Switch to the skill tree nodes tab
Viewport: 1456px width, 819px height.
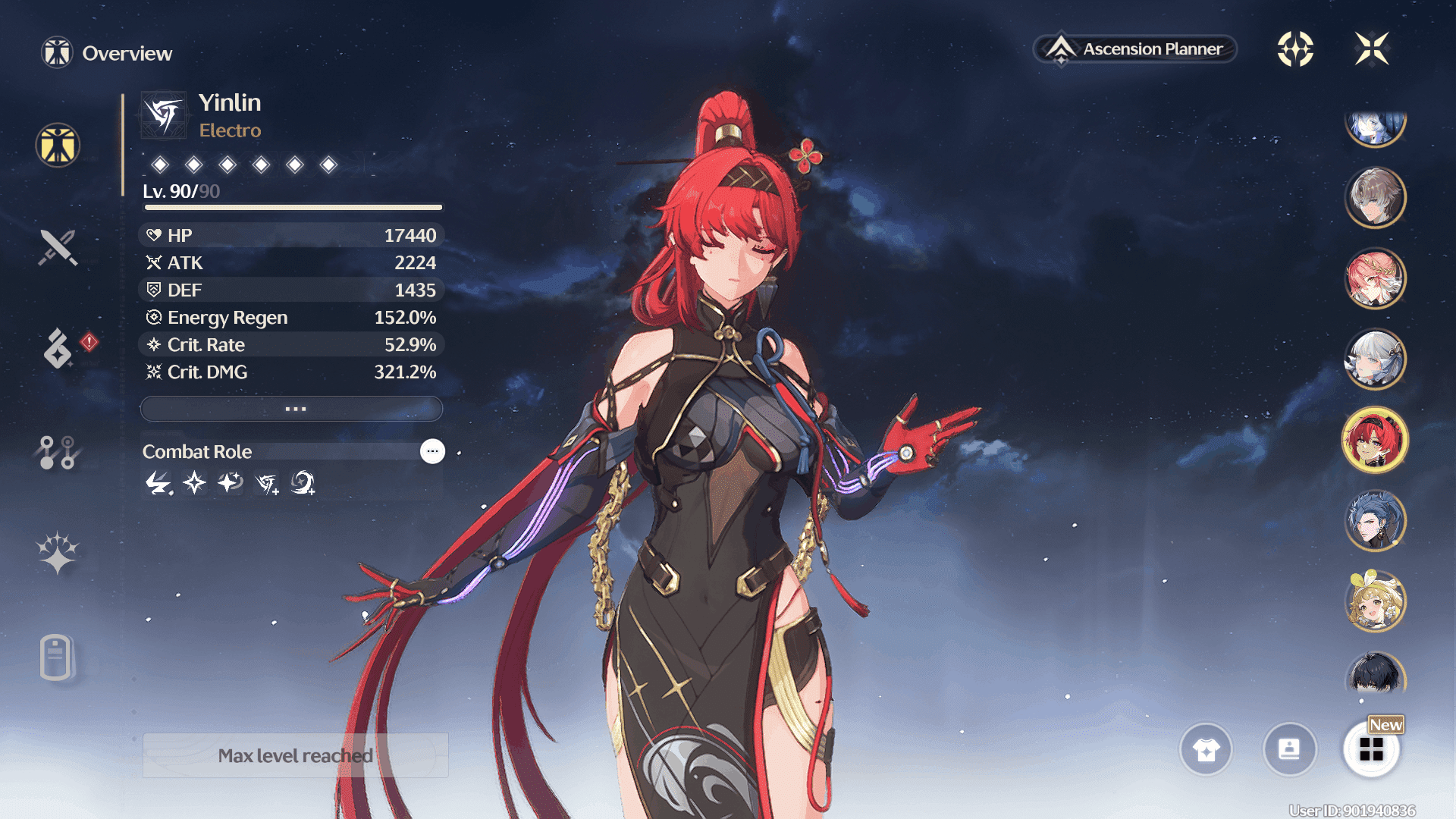pos(58,452)
